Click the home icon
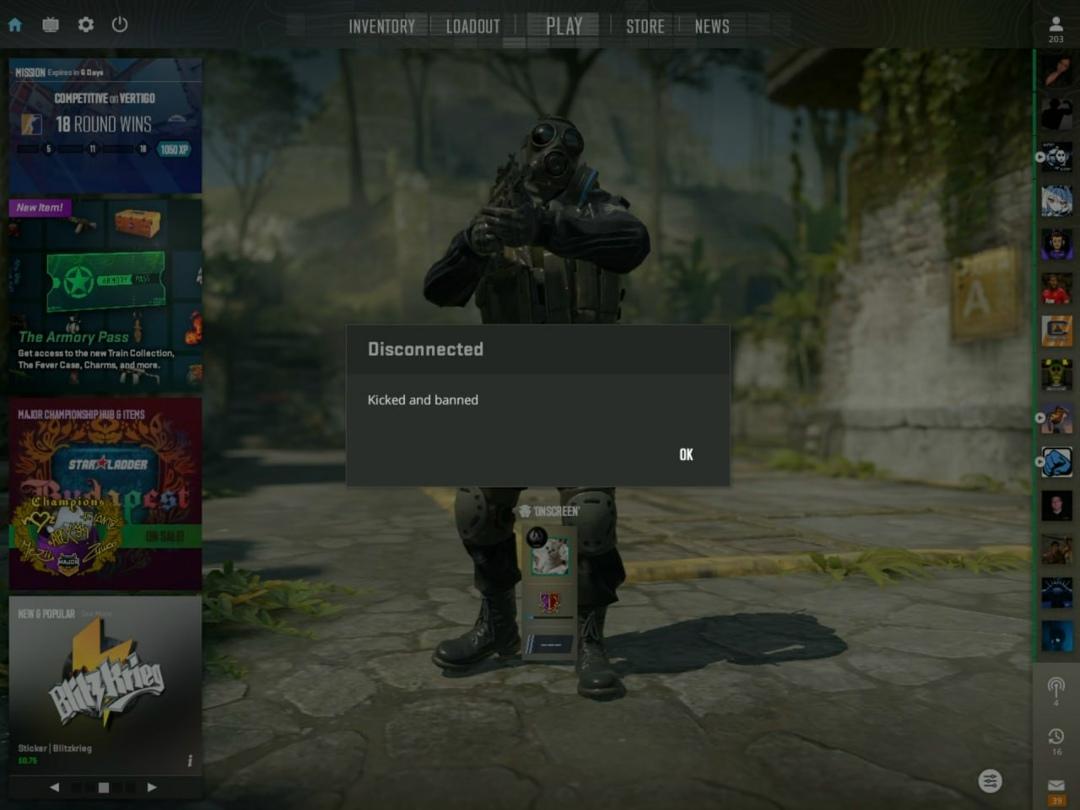1080x810 pixels. 15,25
